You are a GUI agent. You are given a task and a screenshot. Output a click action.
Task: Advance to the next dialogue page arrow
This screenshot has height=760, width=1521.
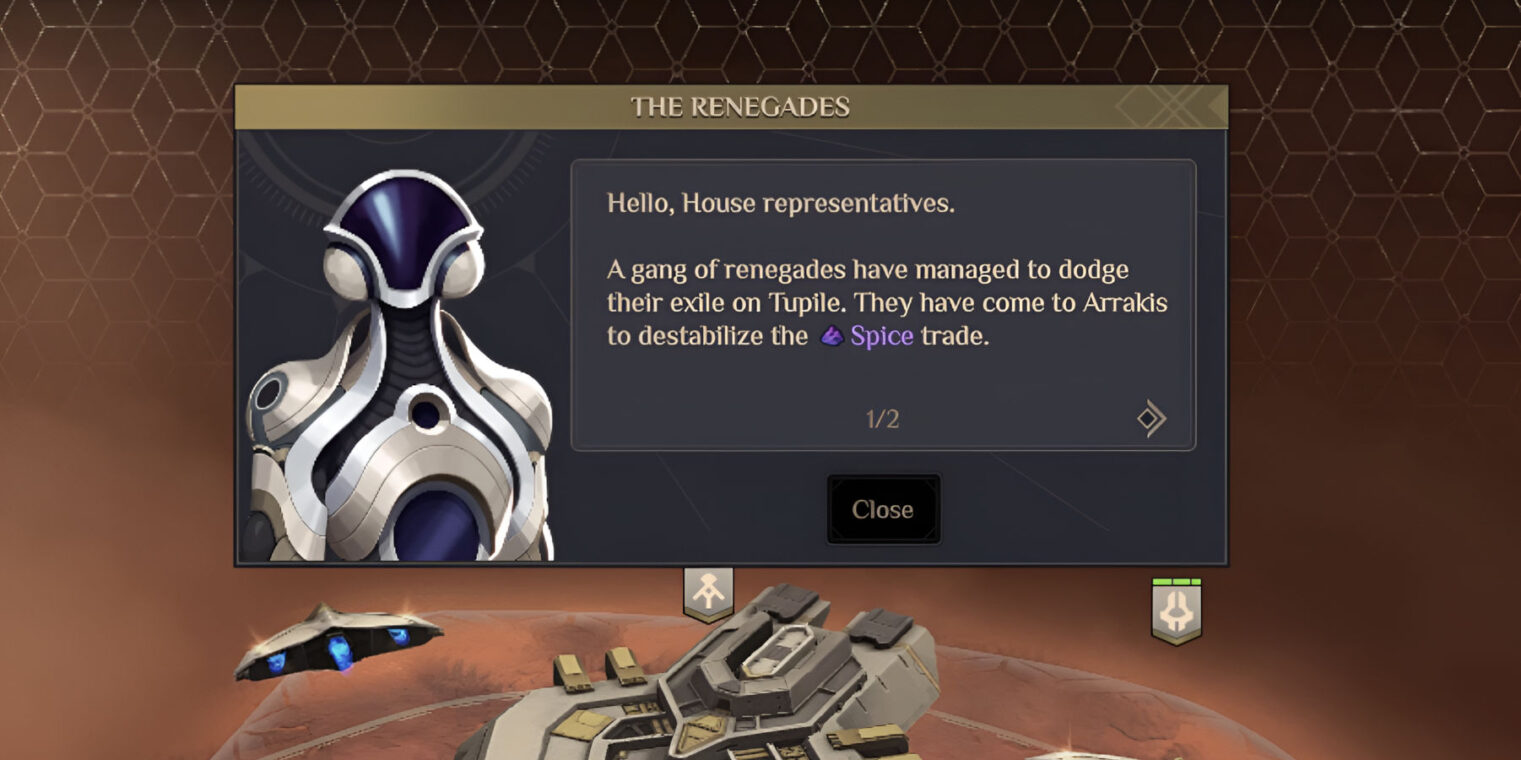click(x=1151, y=418)
